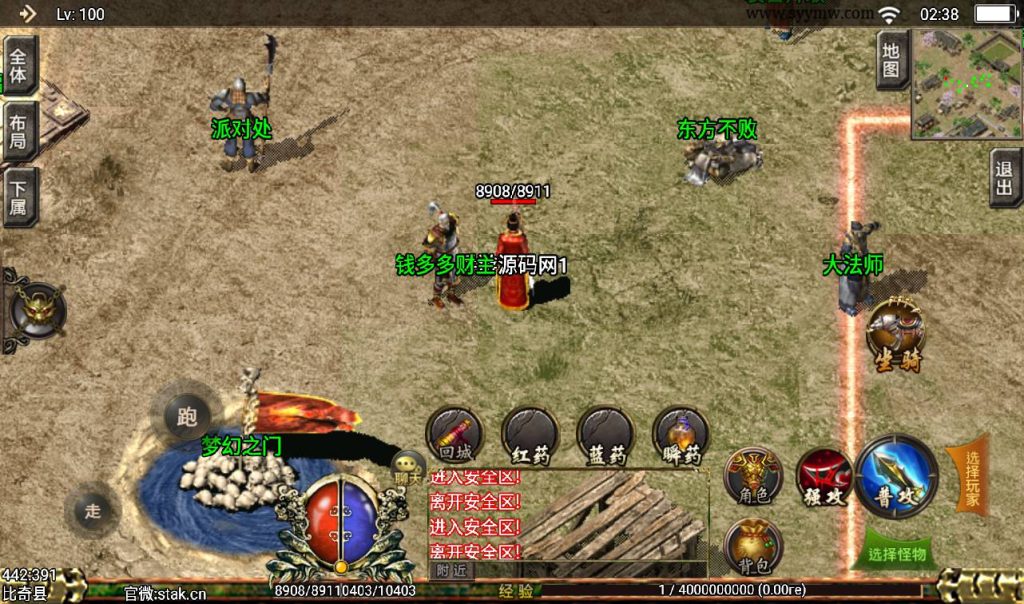Image resolution: width=1024 pixels, height=604 pixels.
Task: Toggle the 跑 run button
Action: 186,416
